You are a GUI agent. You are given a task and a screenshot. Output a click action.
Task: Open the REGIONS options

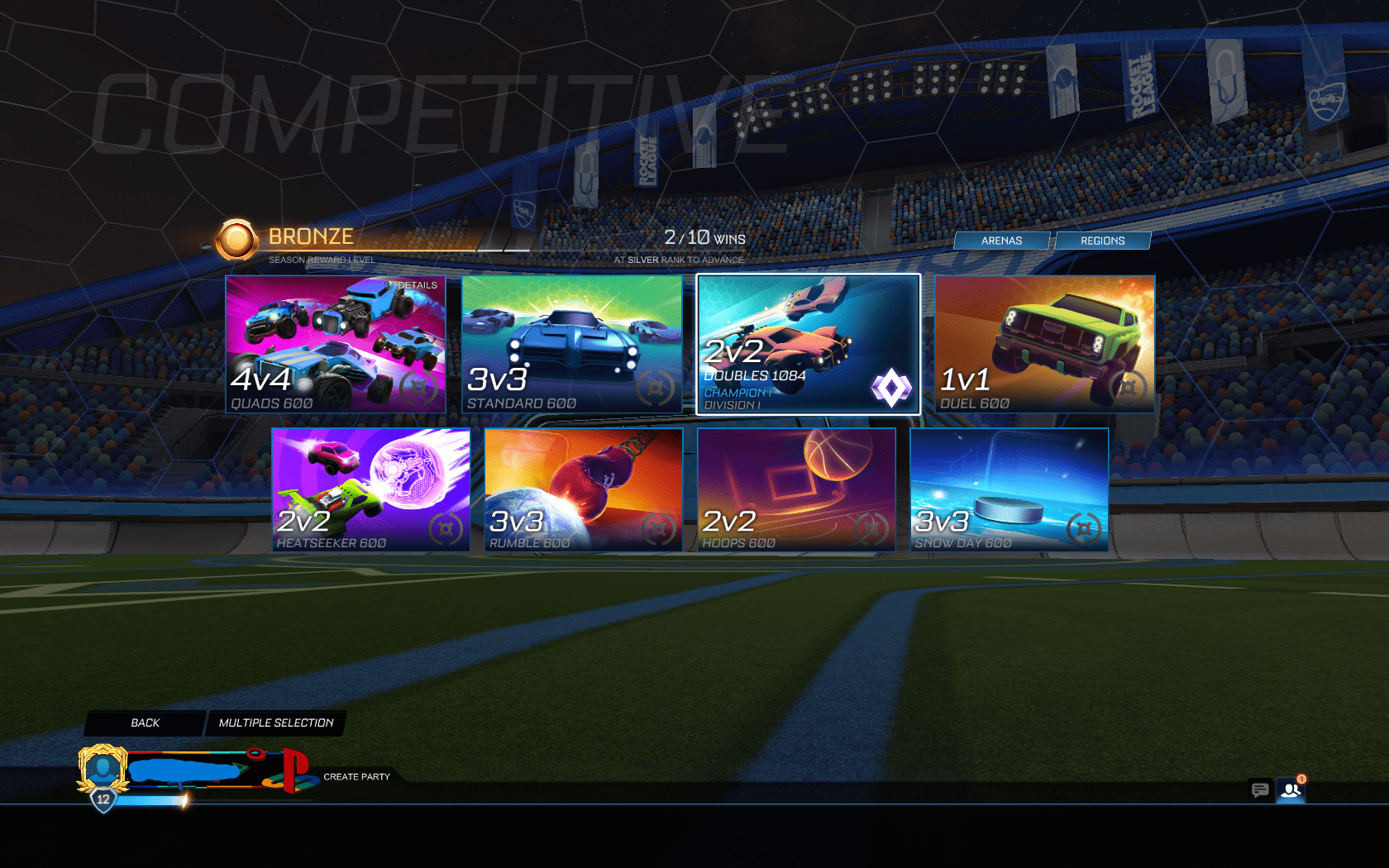tap(1103, 240)
